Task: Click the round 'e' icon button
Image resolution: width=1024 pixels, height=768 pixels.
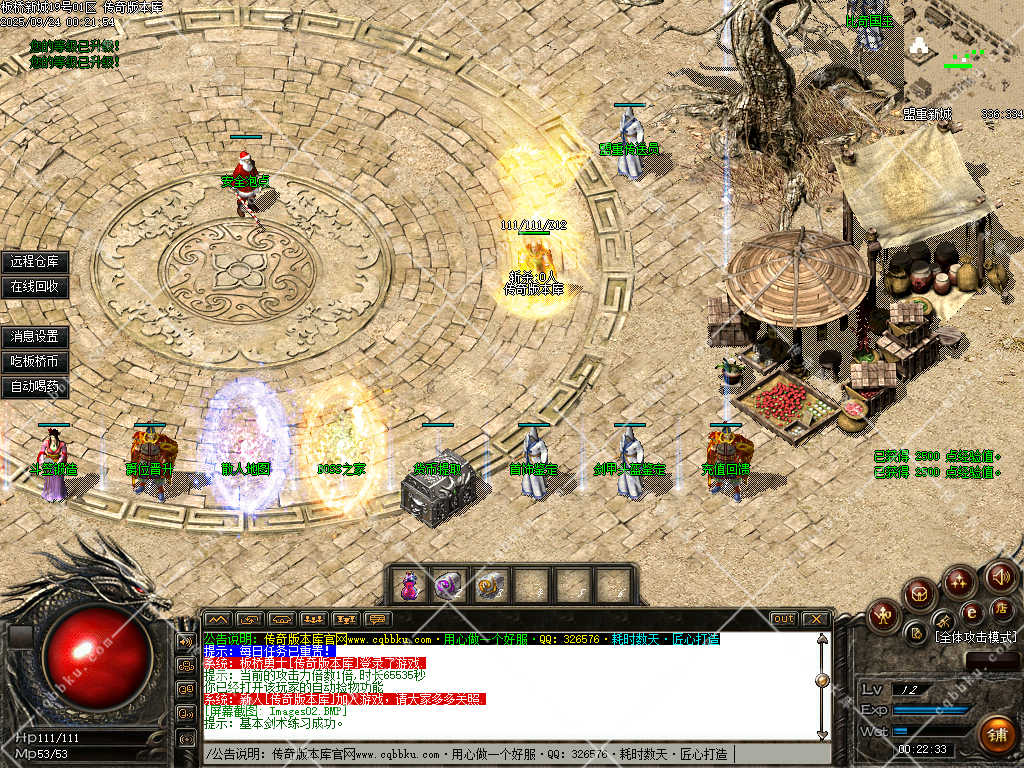Action: pos(971,611)
